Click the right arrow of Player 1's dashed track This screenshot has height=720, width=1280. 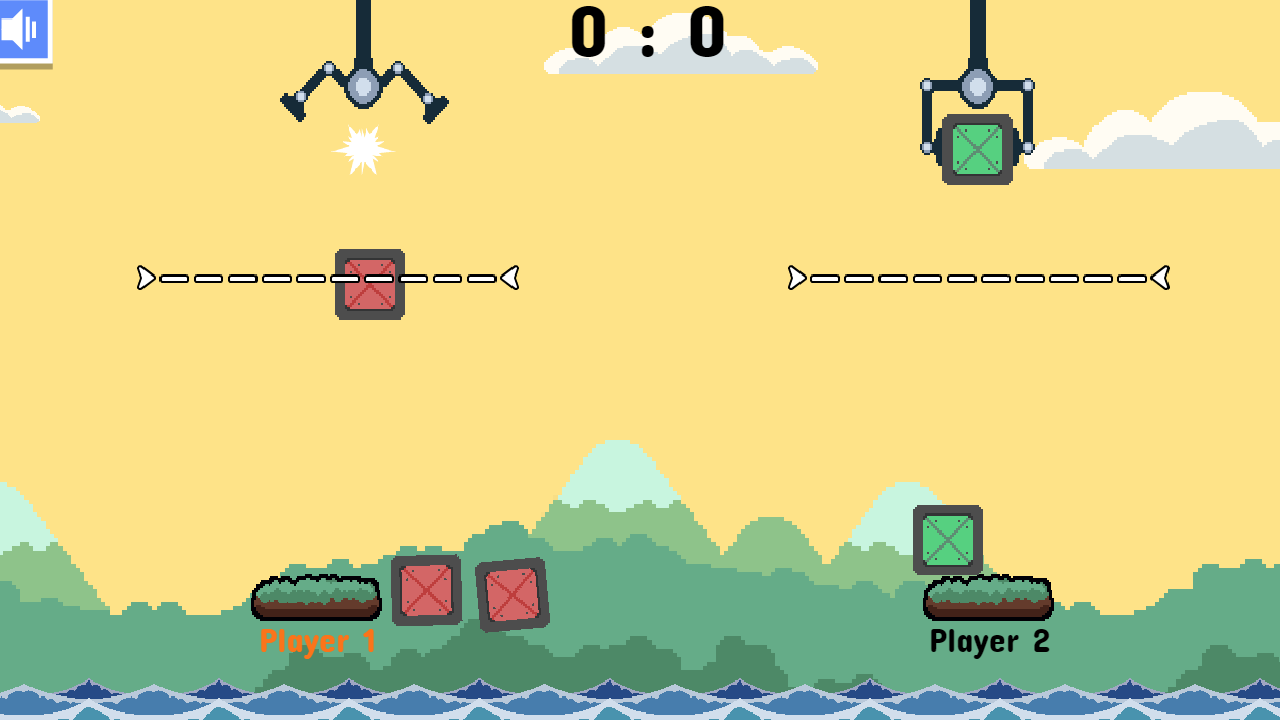click(x=510, y=279)
